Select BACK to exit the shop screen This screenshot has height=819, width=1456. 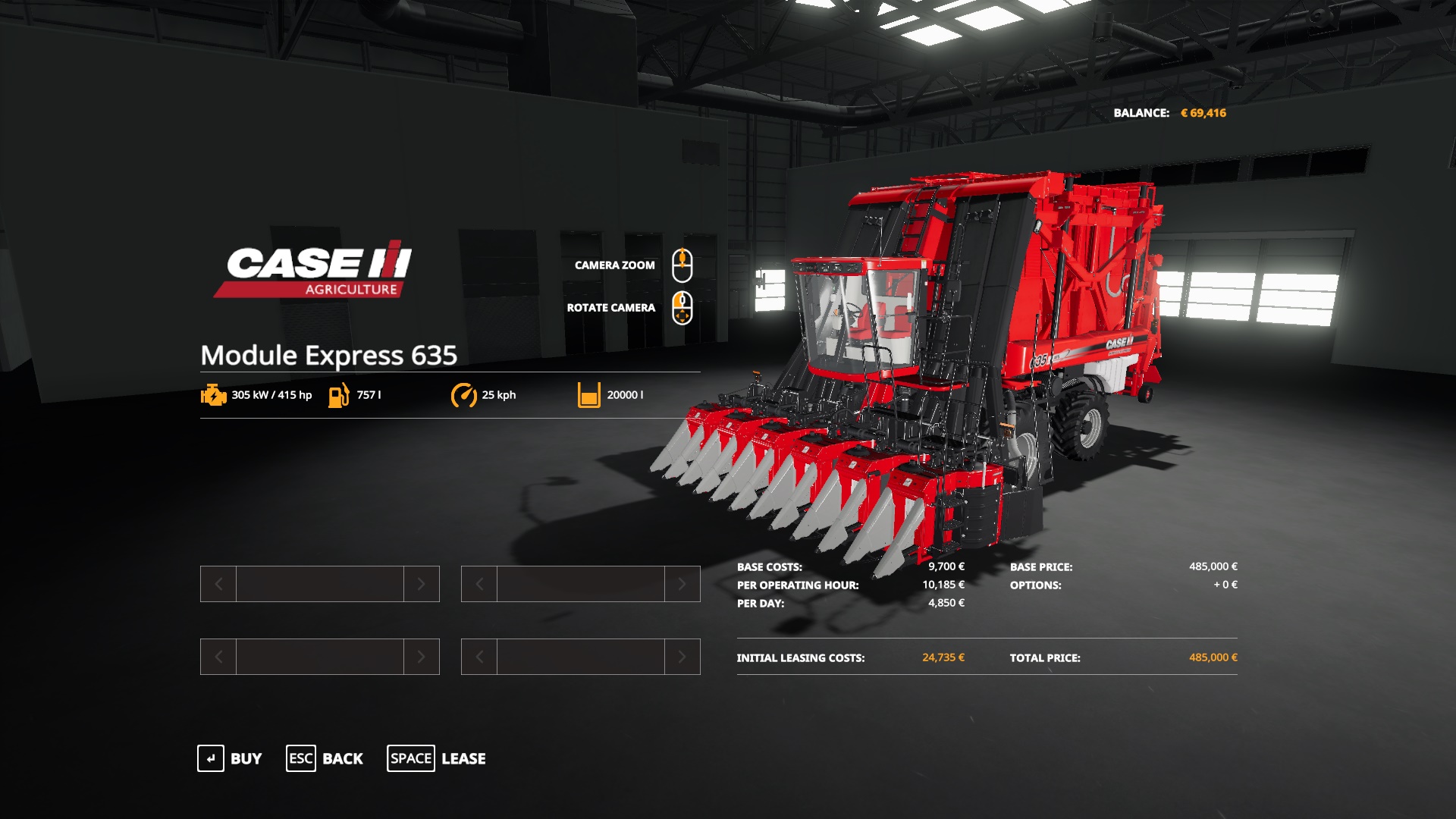(x=343, y=758)
